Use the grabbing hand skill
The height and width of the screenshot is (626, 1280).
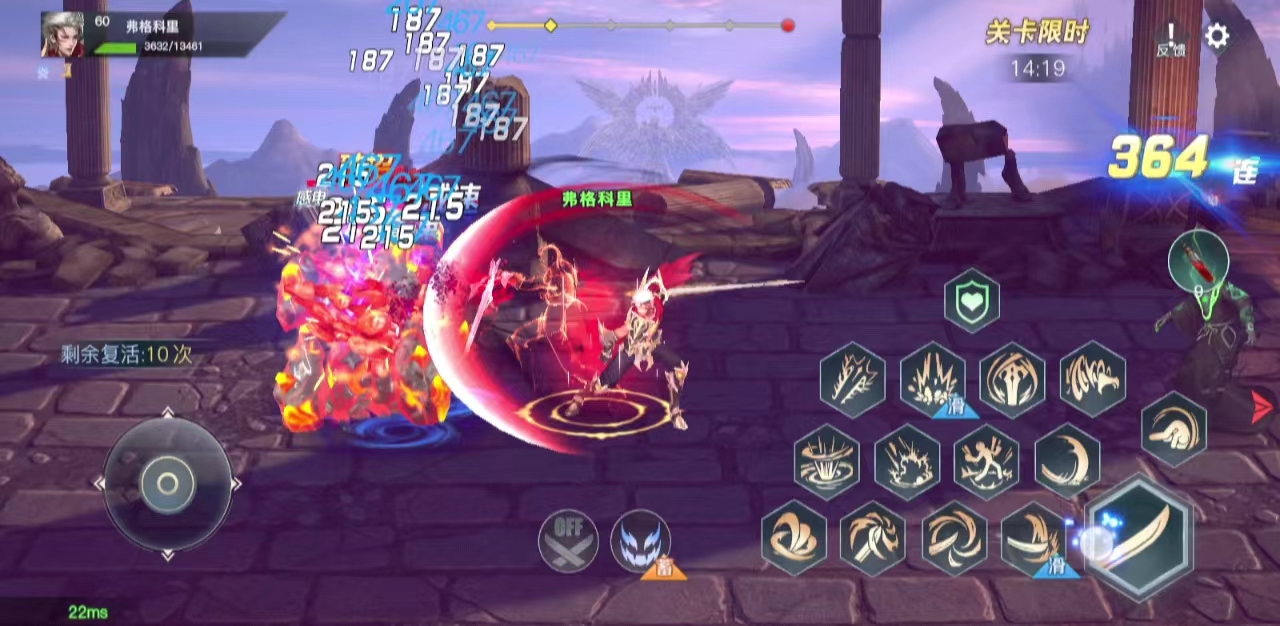1173,428
